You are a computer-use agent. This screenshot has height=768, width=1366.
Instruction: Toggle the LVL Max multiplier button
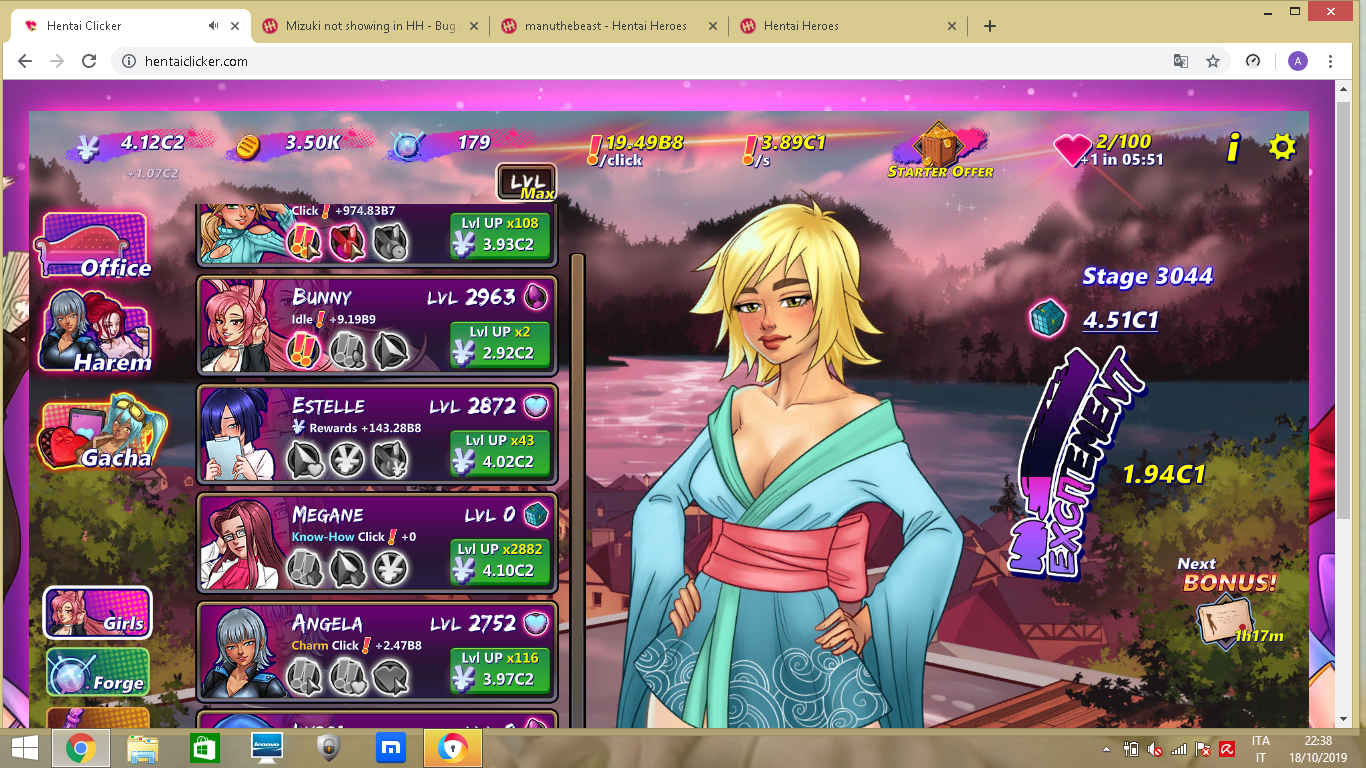pos(526,183)
